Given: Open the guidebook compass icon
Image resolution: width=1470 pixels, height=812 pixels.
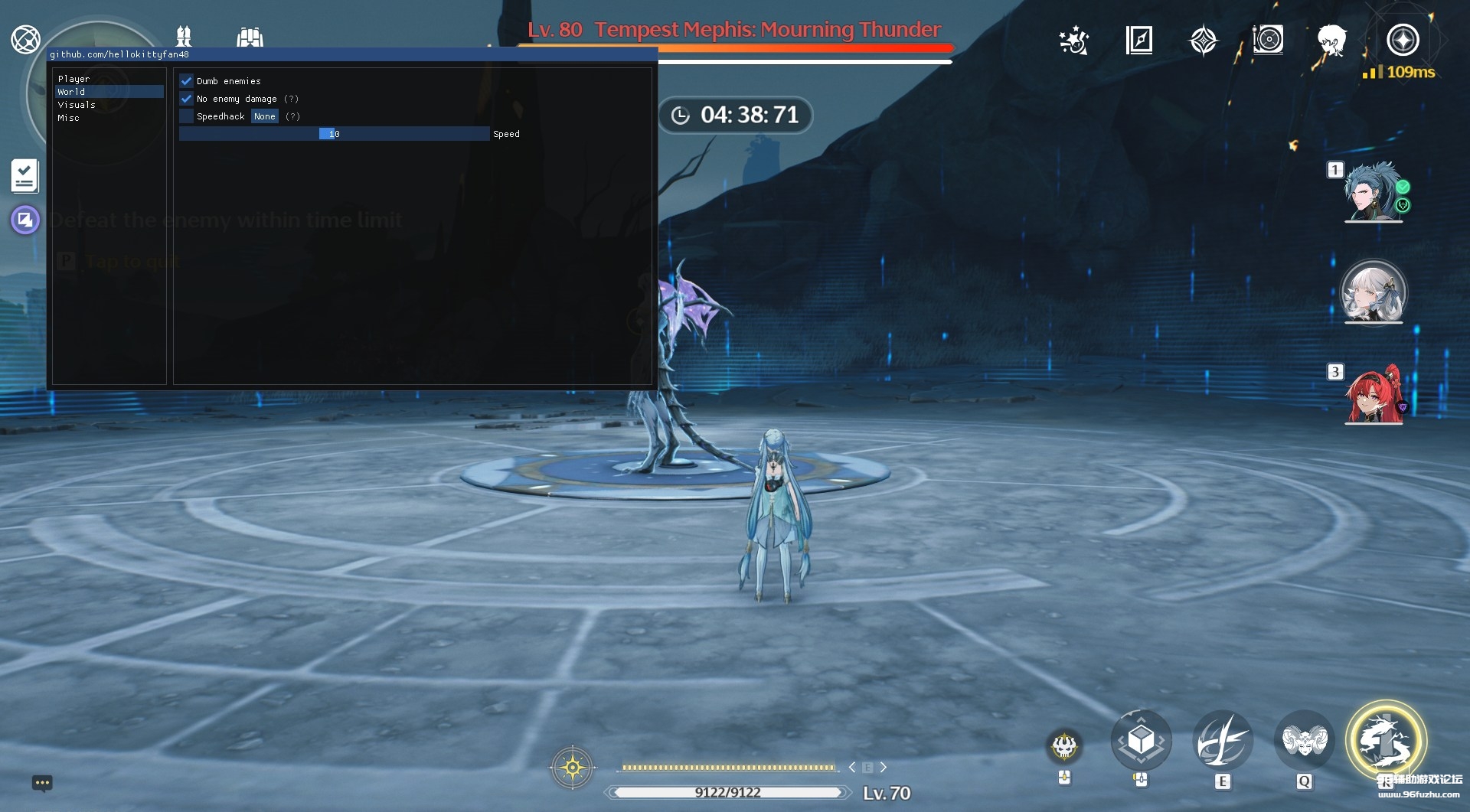Looking at the screenshot, I should pyautogui.click(x=1140, y=41).
